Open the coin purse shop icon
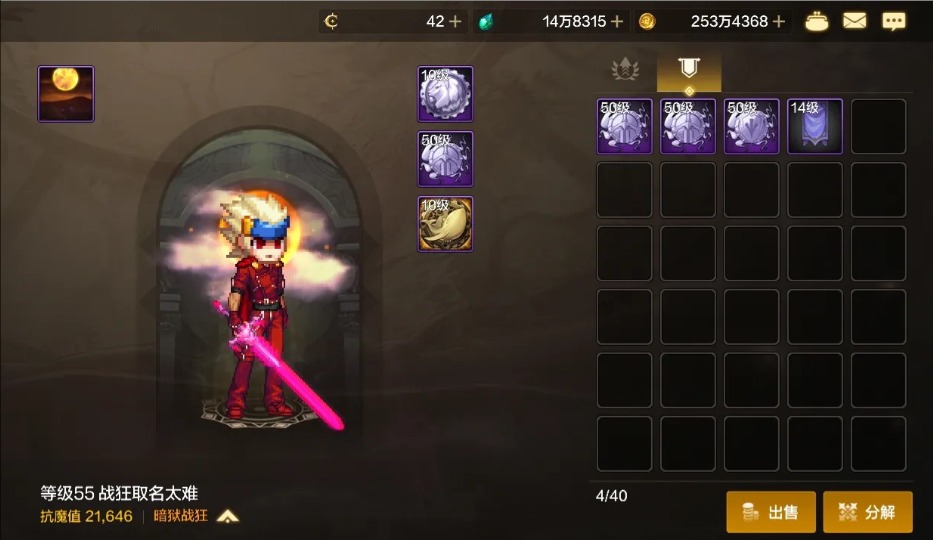Screen dimensions: 933x540 (x=817, y=21)
